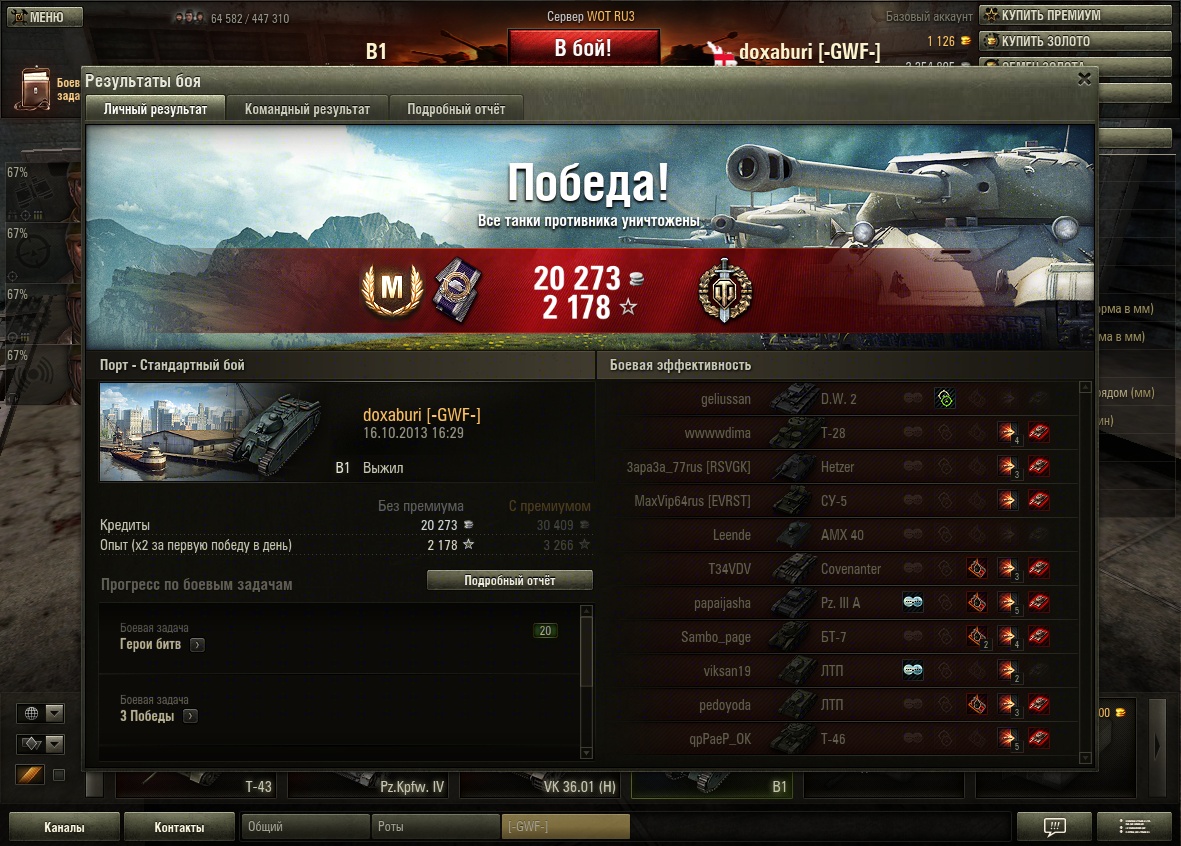Switch to the Командный результат tab
The image size is (1181, 846).
[x=307, y=109]
